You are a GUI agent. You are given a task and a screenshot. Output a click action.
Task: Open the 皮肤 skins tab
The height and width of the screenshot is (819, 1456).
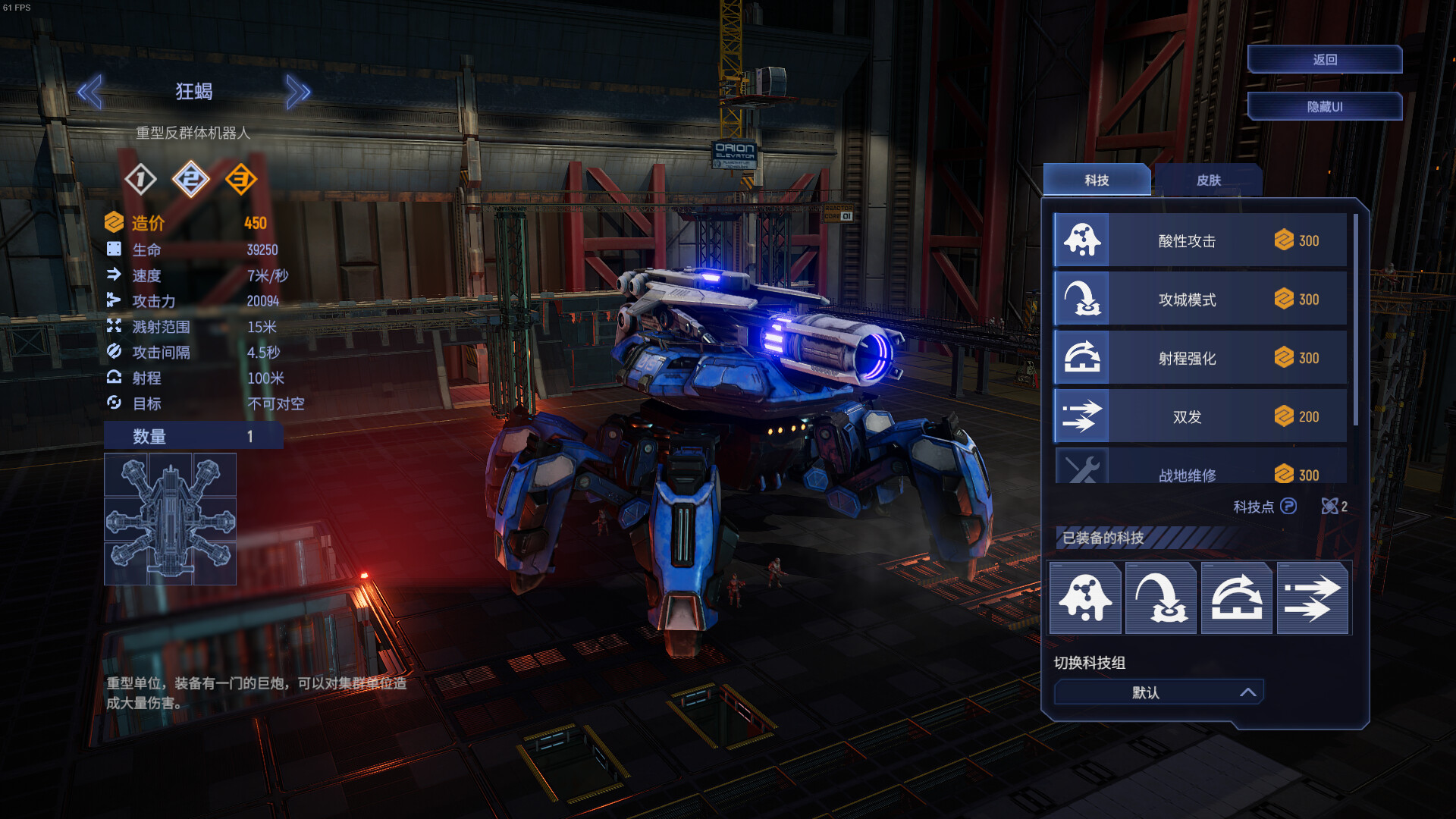1208,180
